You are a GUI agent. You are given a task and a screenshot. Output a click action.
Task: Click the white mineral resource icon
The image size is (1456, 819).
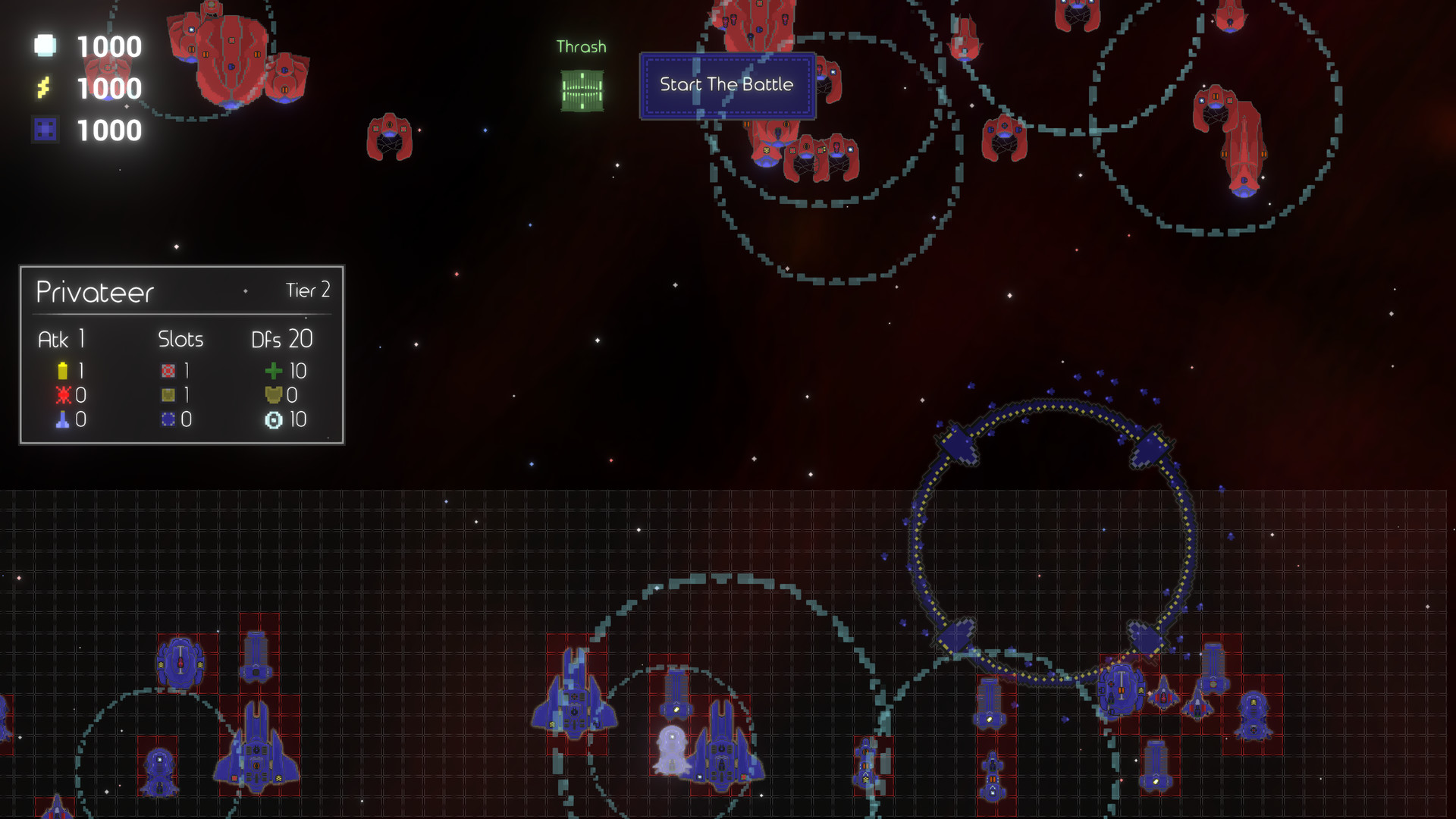click(x=45, y=46)
